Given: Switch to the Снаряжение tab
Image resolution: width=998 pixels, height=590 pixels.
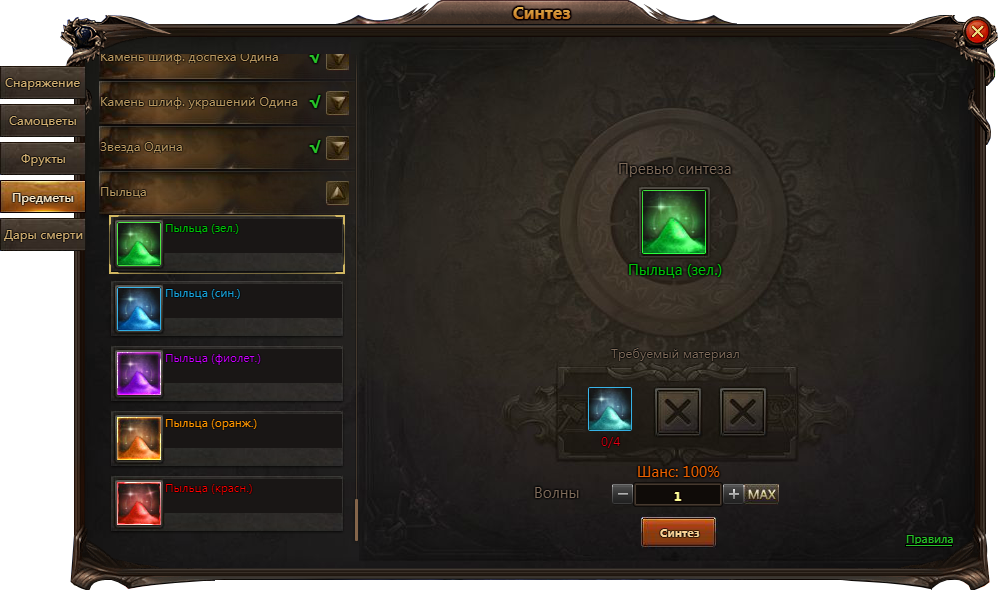Looking at the screenshot, I should point(43,83).
